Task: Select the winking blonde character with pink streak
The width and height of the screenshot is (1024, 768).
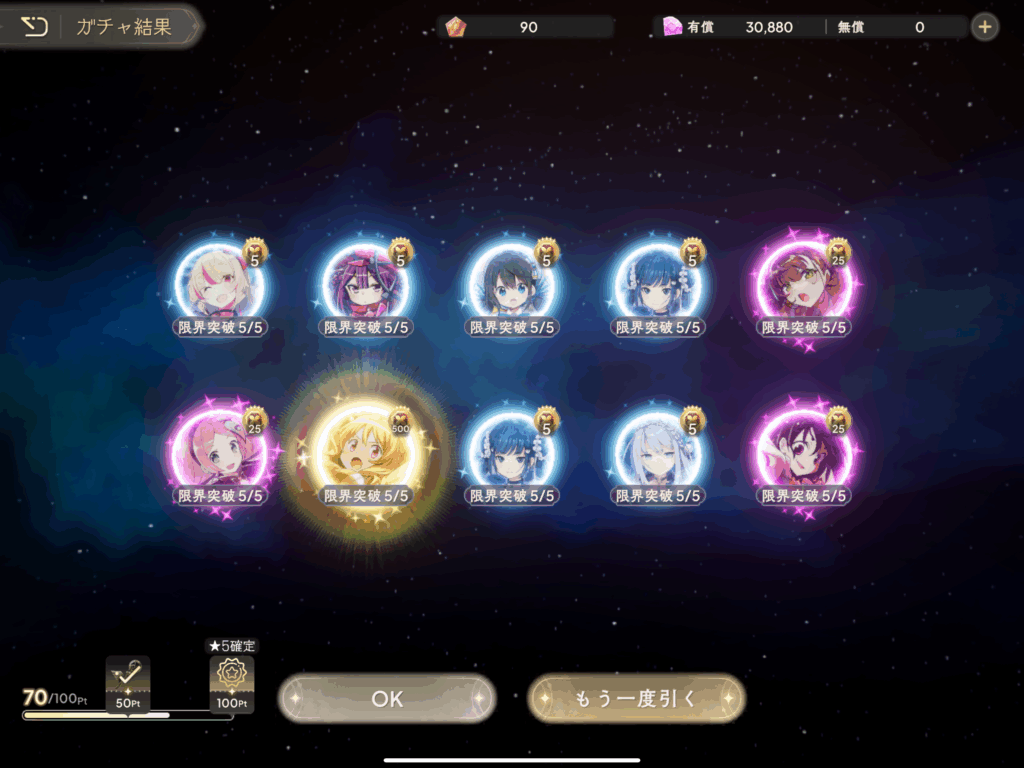Action: (220, 281)
